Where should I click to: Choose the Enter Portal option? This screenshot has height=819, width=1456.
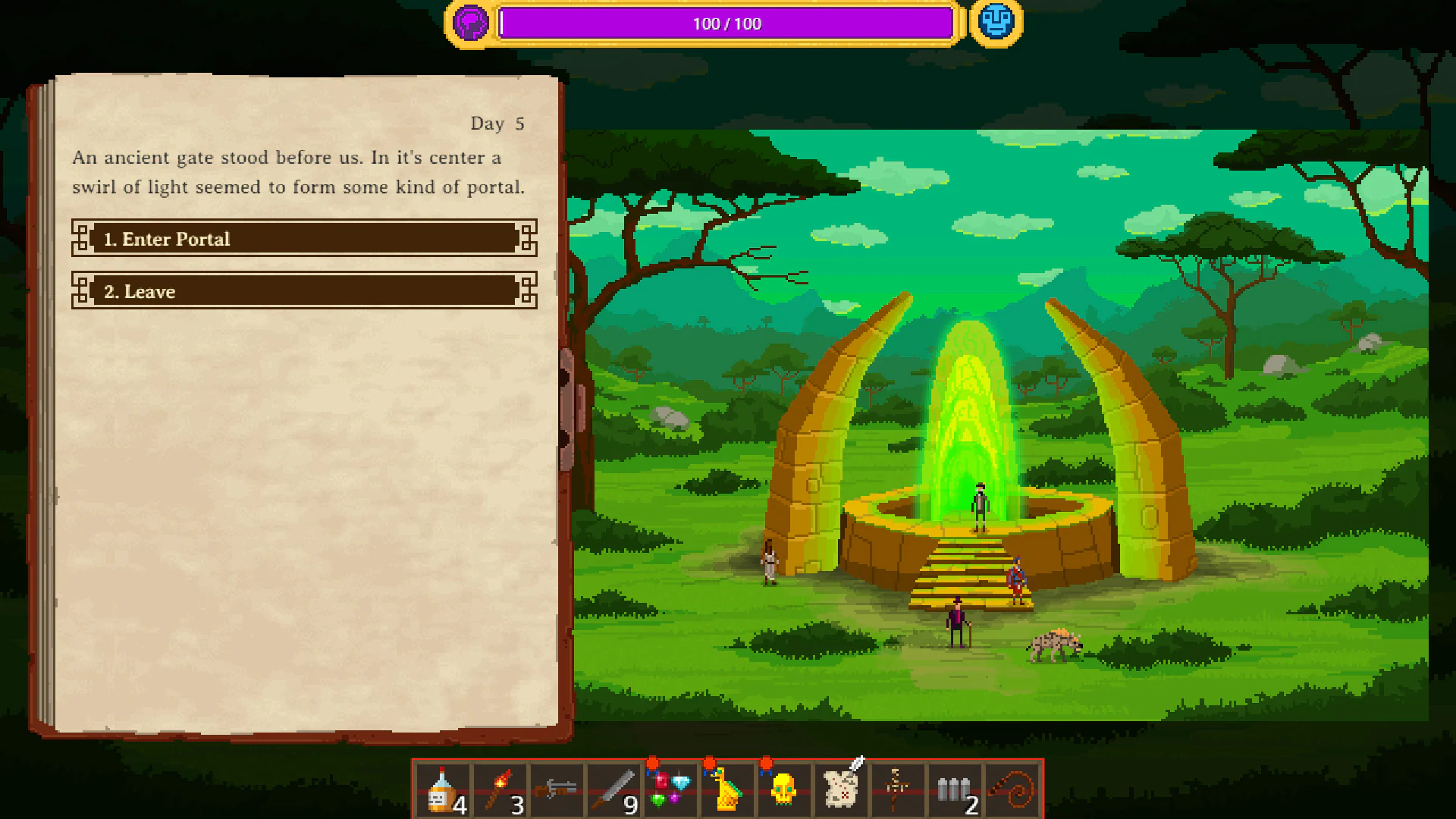303,239
